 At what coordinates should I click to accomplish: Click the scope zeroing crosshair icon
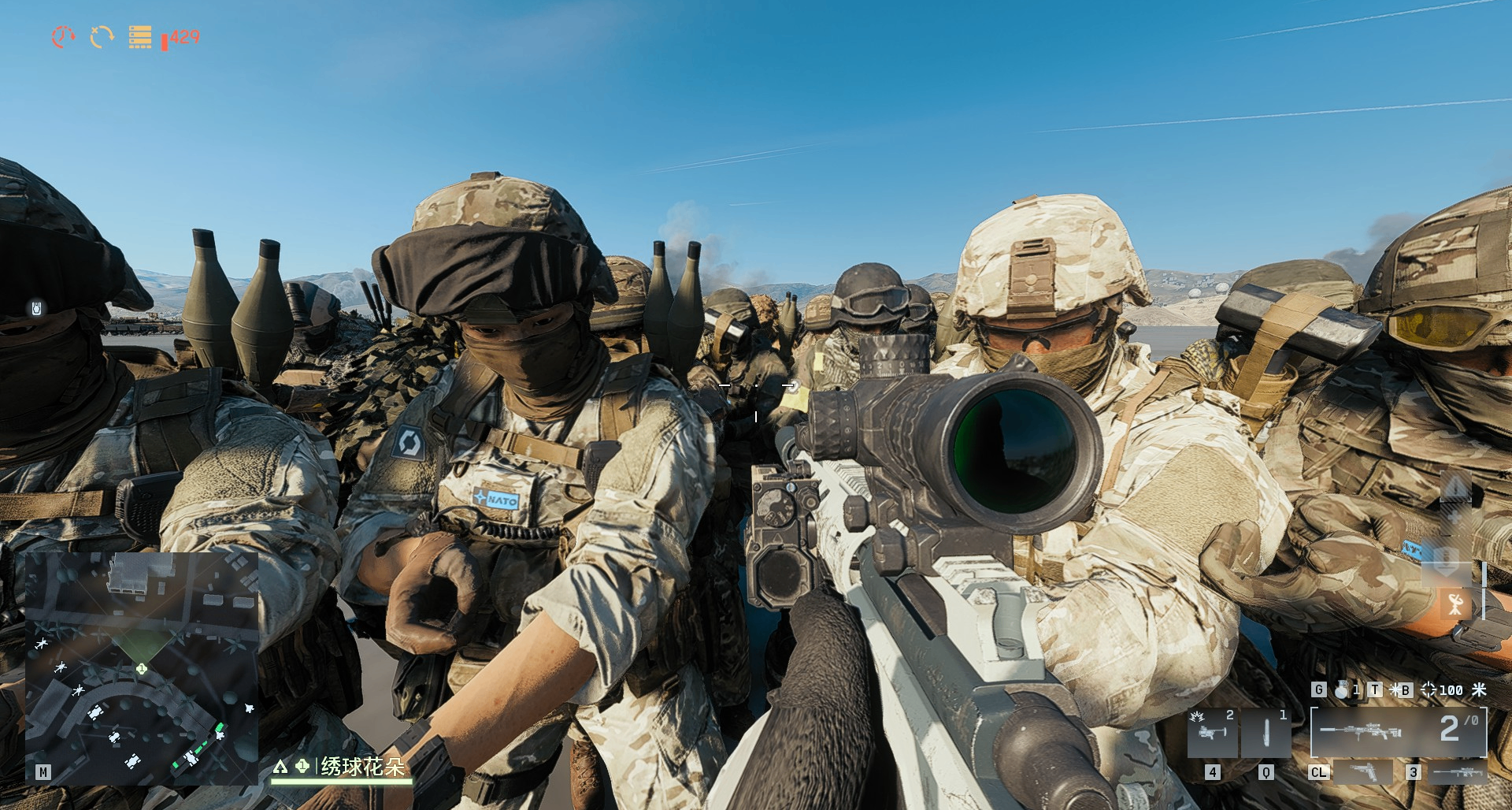[1428, 690]
